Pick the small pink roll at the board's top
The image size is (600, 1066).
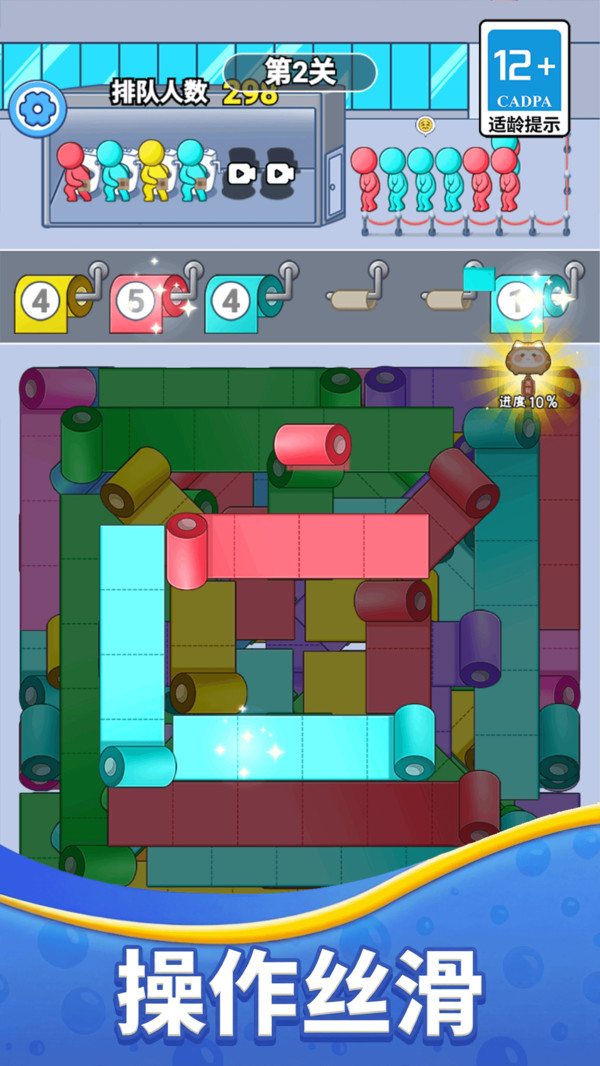[x=312, y=444]
